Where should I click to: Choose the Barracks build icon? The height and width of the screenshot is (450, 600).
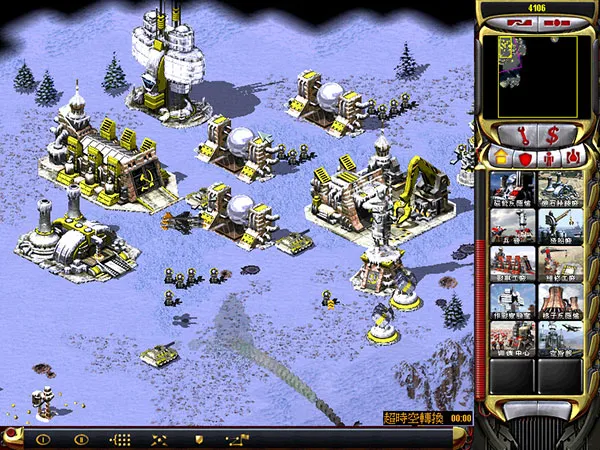click(x=513, y=226)
